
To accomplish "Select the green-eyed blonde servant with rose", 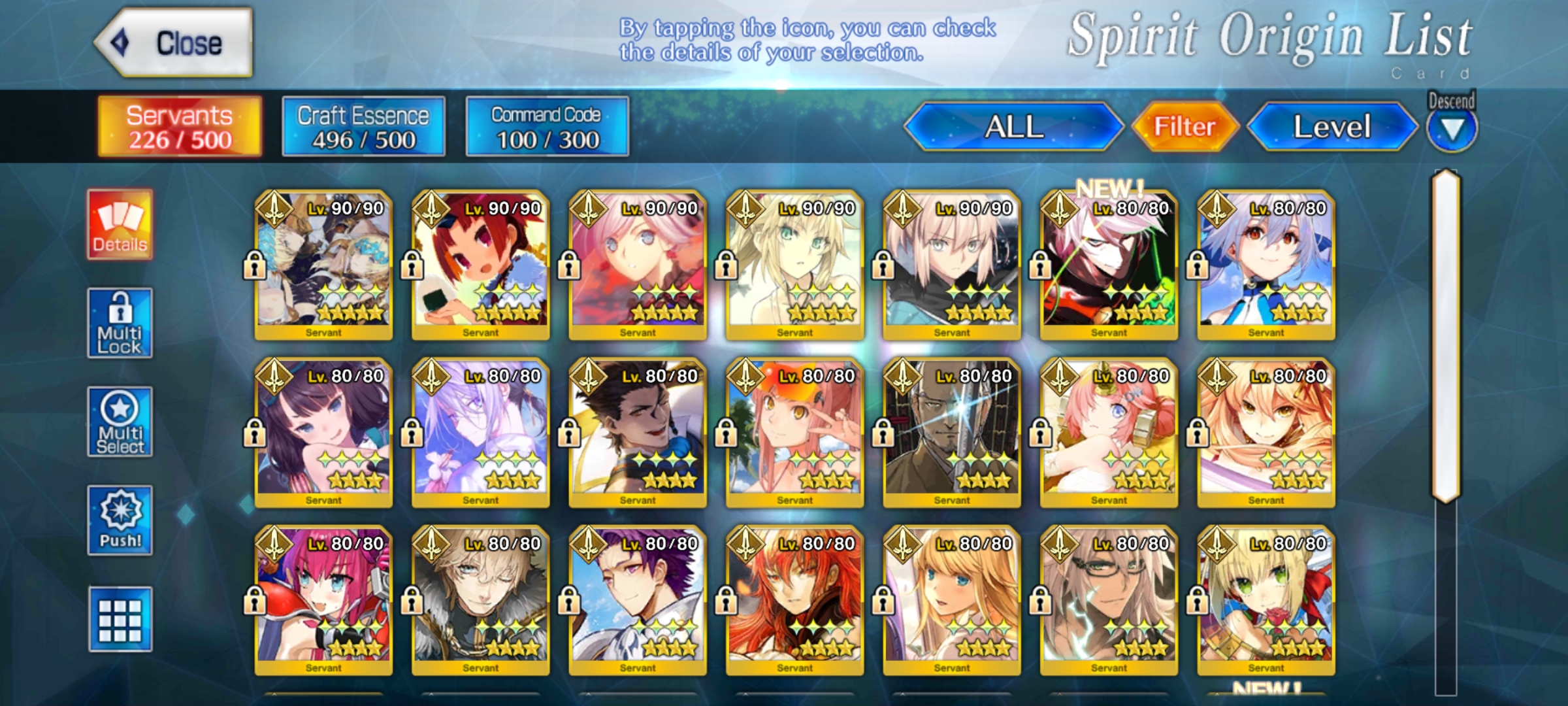I will pos(1266,600).
